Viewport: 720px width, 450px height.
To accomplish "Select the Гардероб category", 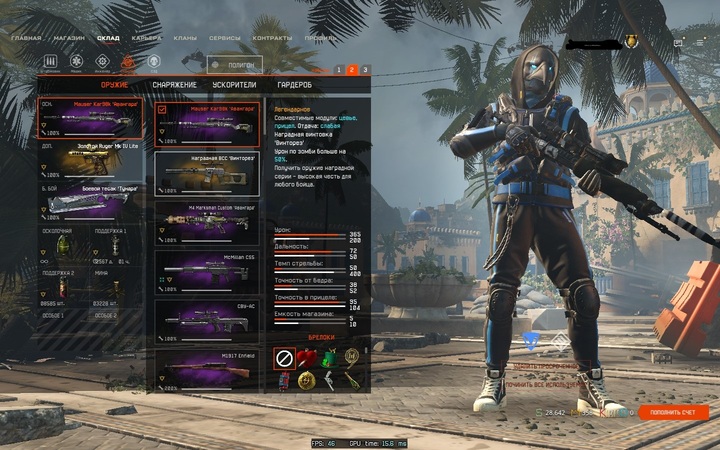I will pos(295,85).
